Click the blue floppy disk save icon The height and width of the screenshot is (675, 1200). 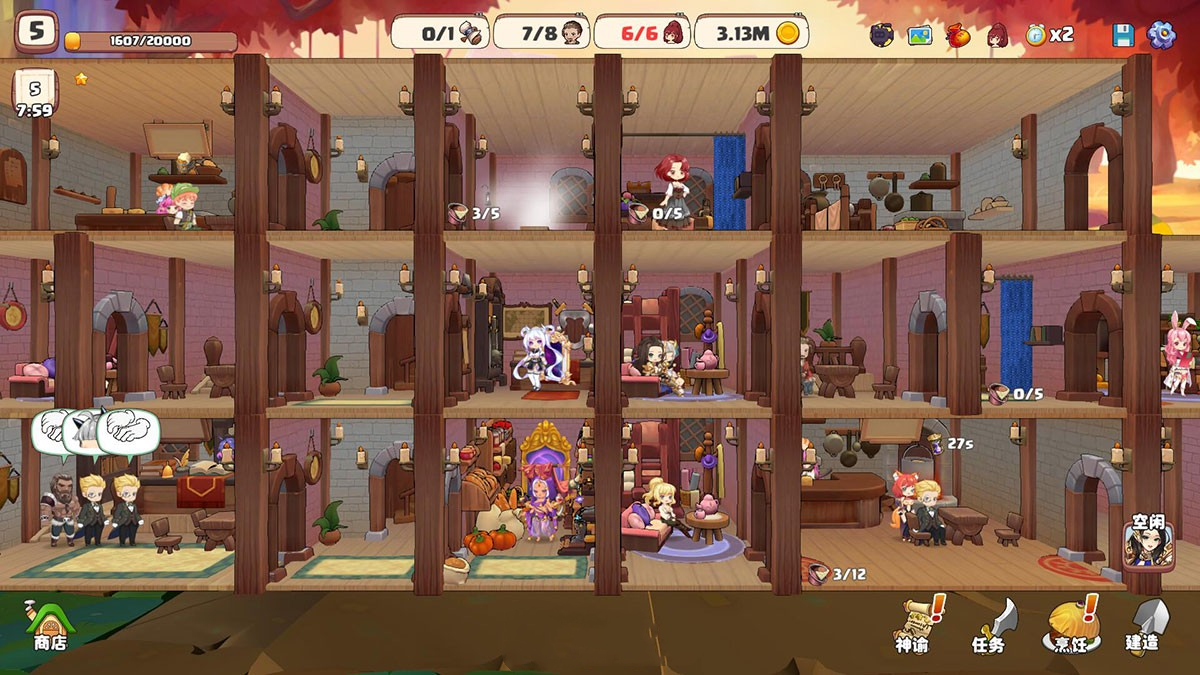tap(1123, 35)
